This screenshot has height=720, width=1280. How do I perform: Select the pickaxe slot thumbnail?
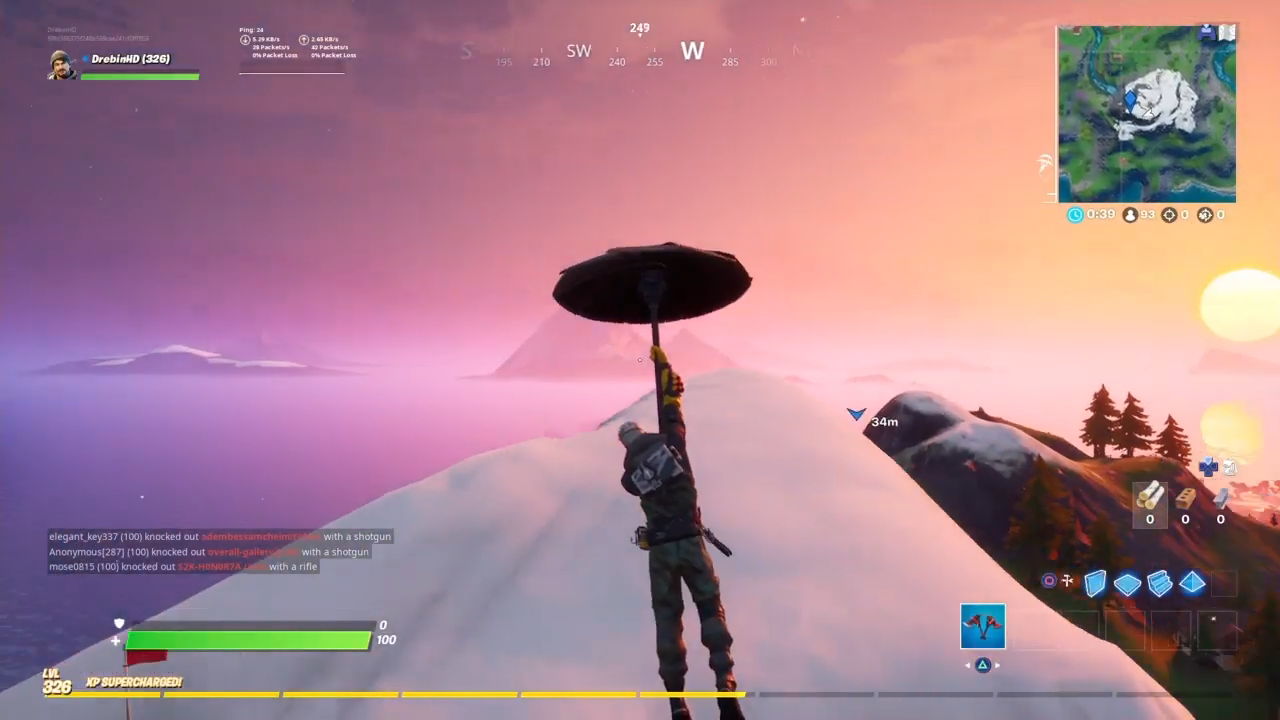[x=983, y=625]
